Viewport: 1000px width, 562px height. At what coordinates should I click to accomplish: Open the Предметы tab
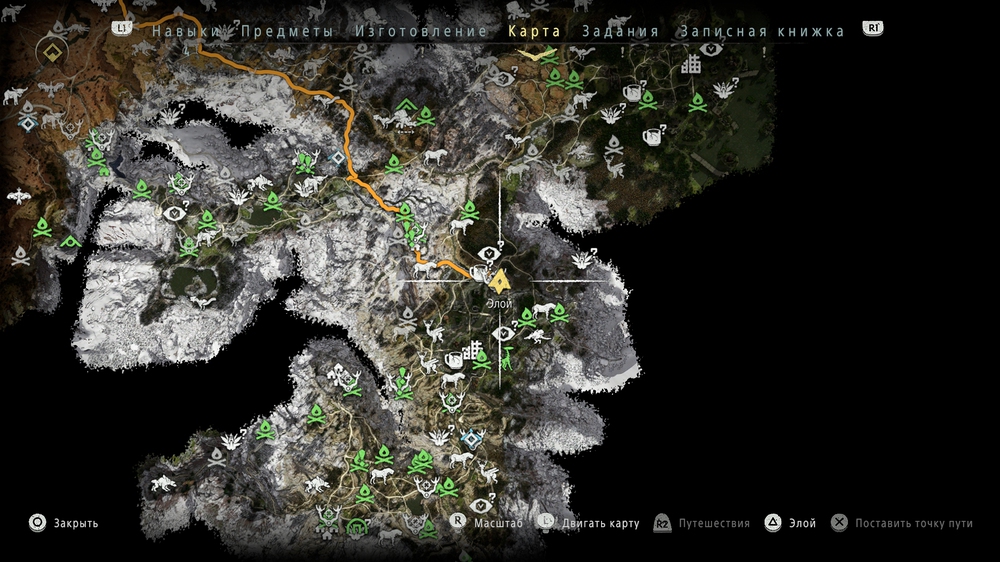pos(287,31)
